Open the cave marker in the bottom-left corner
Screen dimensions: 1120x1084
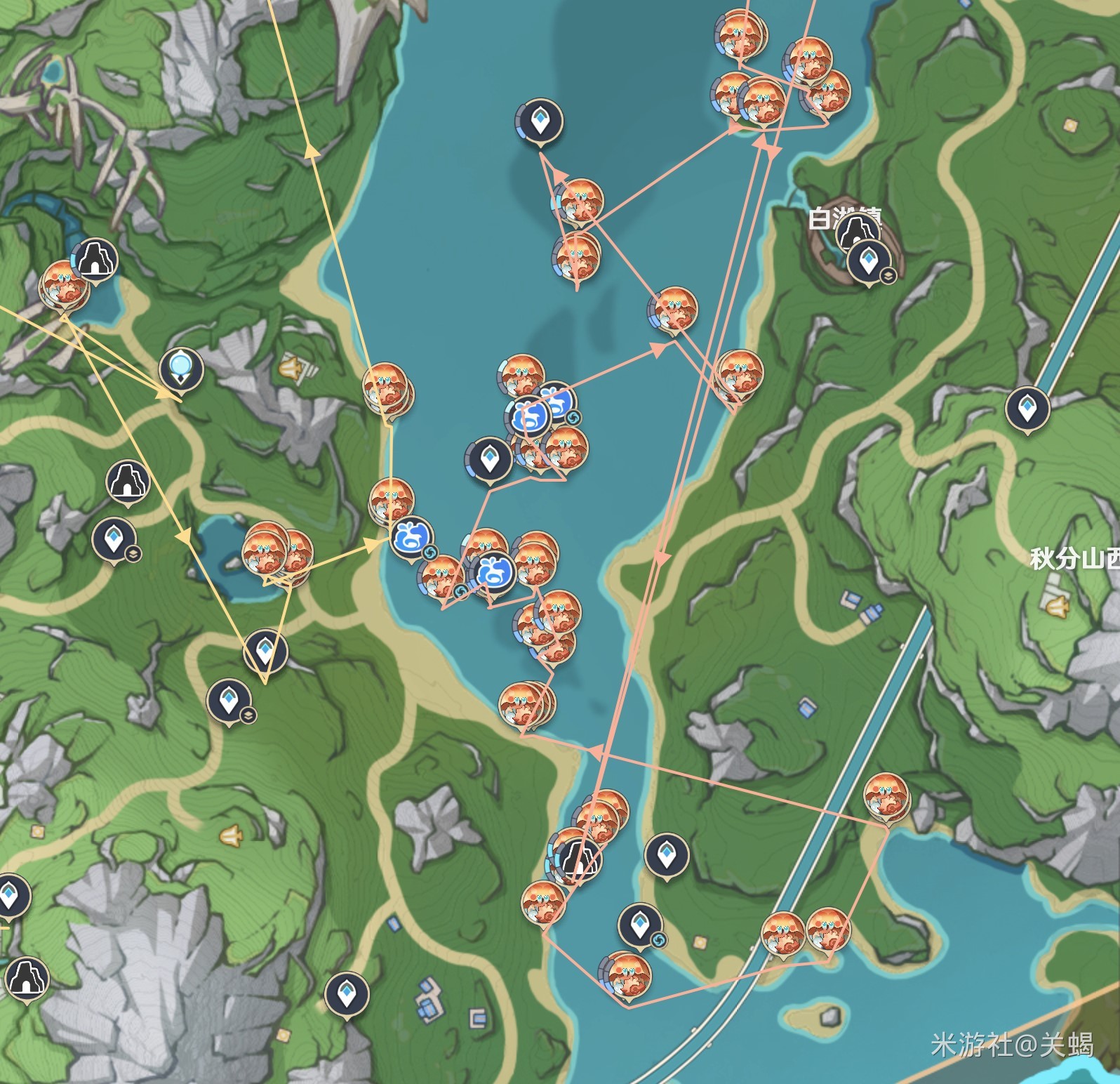coord(26,977)
